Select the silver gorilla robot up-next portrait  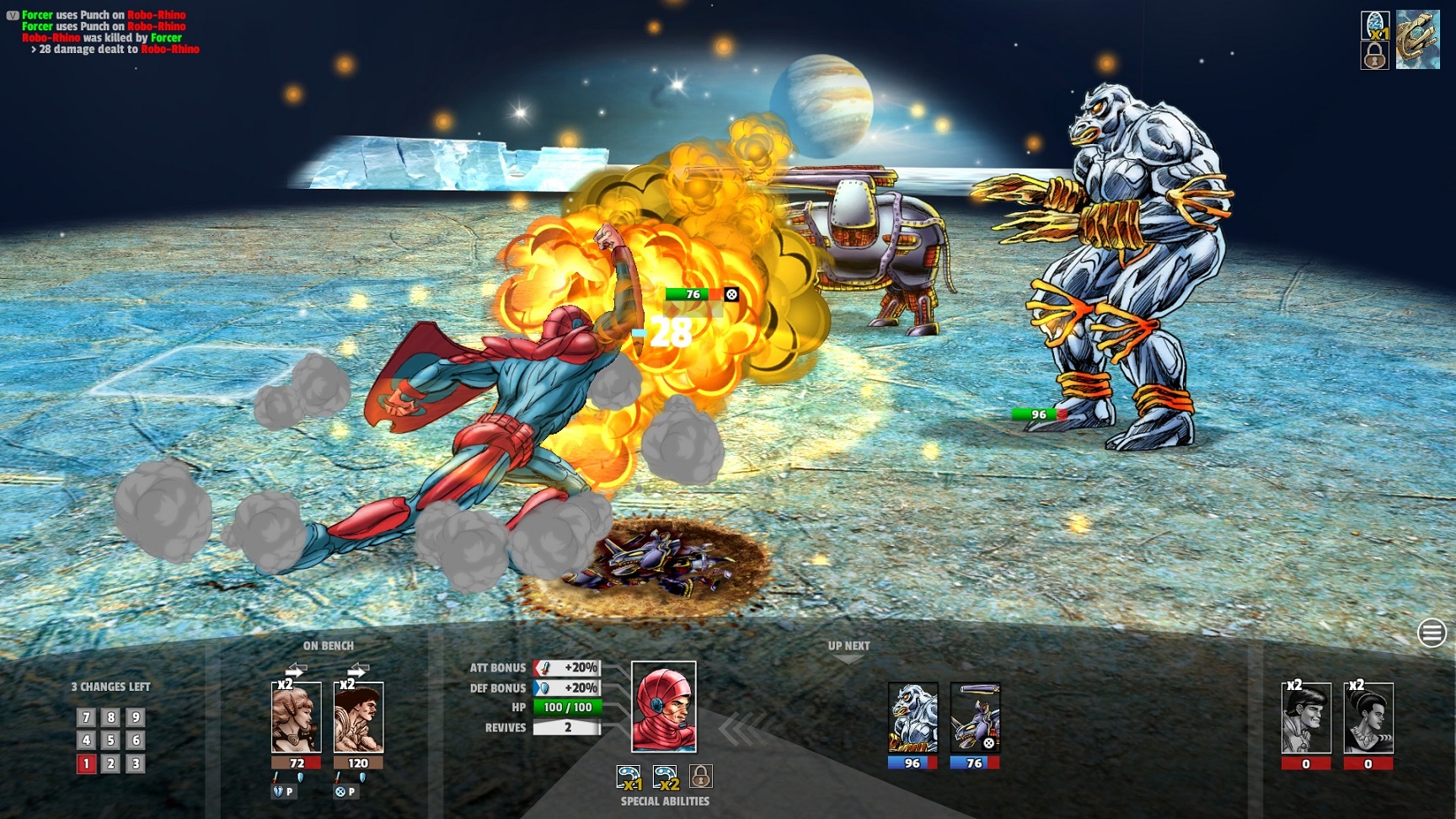[x=913, y=717]
